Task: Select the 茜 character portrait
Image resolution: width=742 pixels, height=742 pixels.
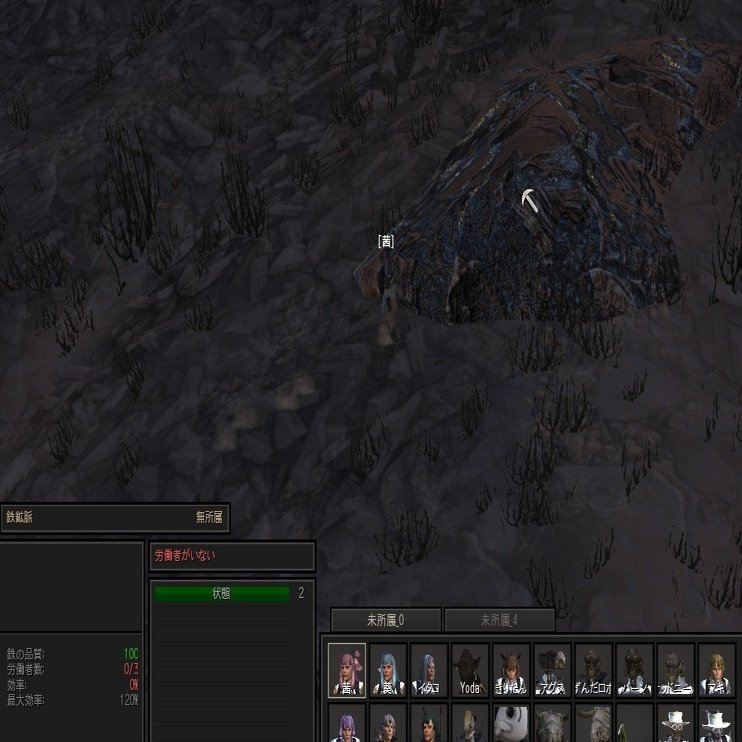Action: coord(347,669)
